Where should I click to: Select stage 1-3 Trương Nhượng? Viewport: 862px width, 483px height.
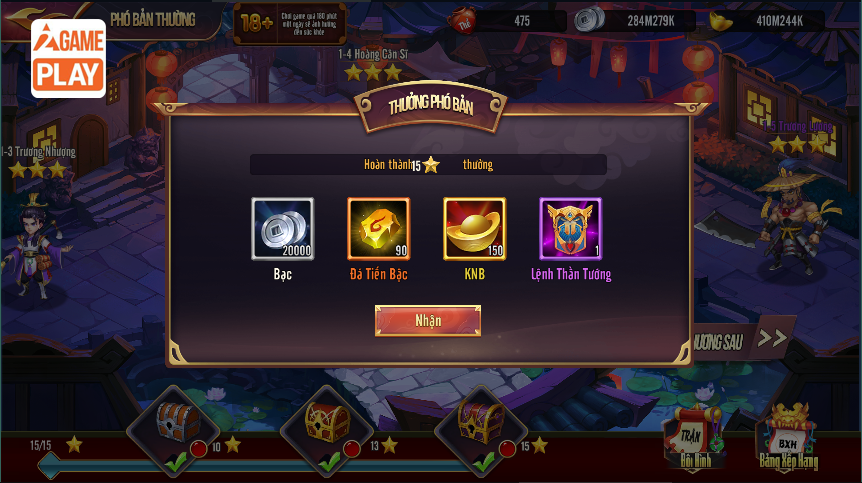(x=38, y=162)
